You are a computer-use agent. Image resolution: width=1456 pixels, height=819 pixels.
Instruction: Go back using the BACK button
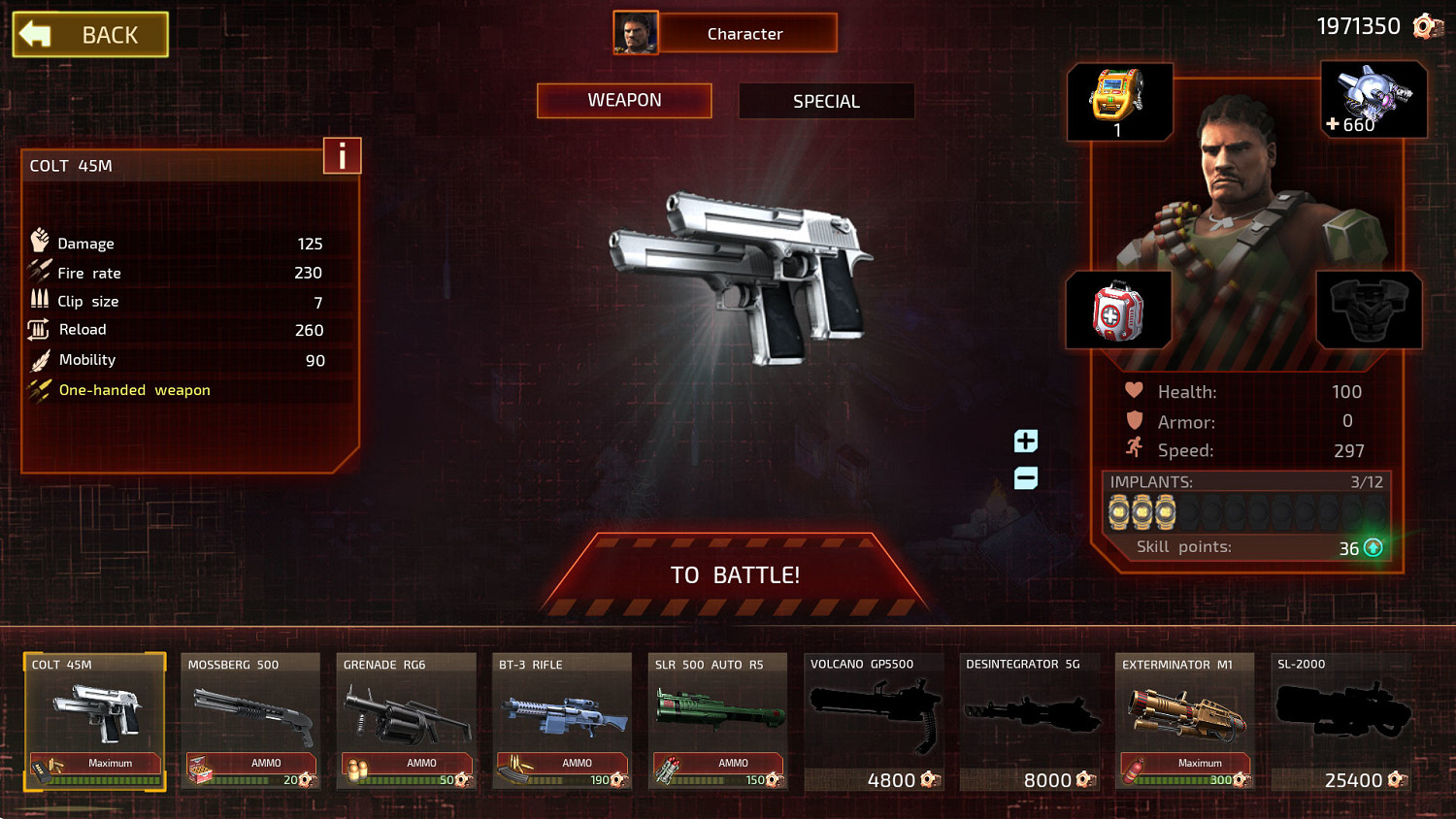pyautogui.click(x=90, y=35)
